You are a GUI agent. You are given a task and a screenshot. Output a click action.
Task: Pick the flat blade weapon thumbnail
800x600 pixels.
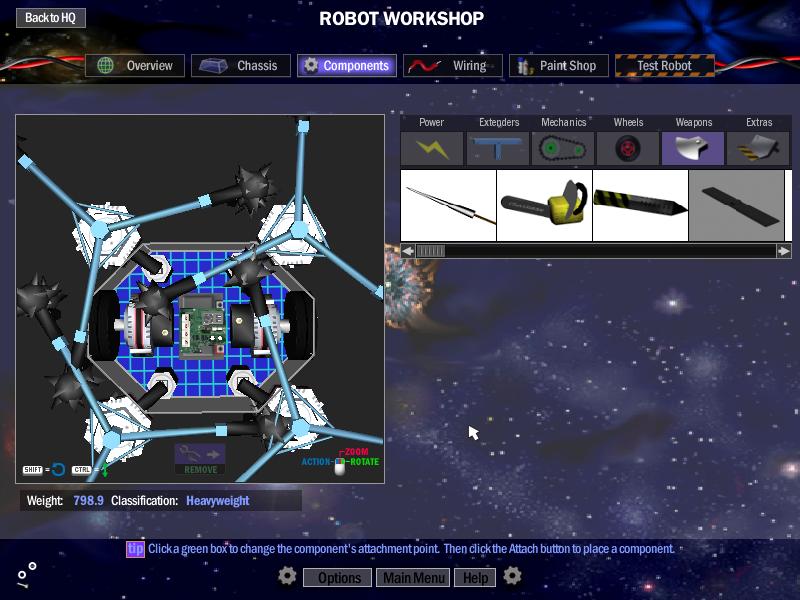click(736, 206)
